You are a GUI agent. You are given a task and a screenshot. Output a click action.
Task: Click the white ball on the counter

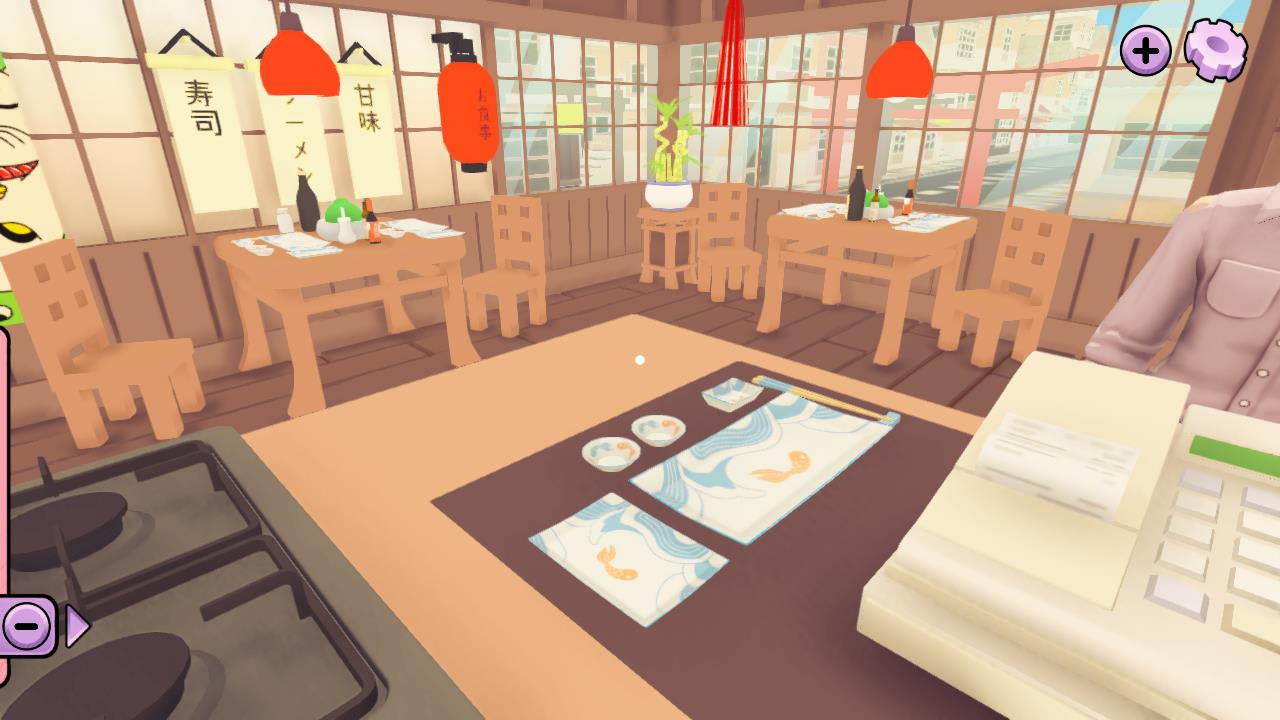click(x=640, y=359)
